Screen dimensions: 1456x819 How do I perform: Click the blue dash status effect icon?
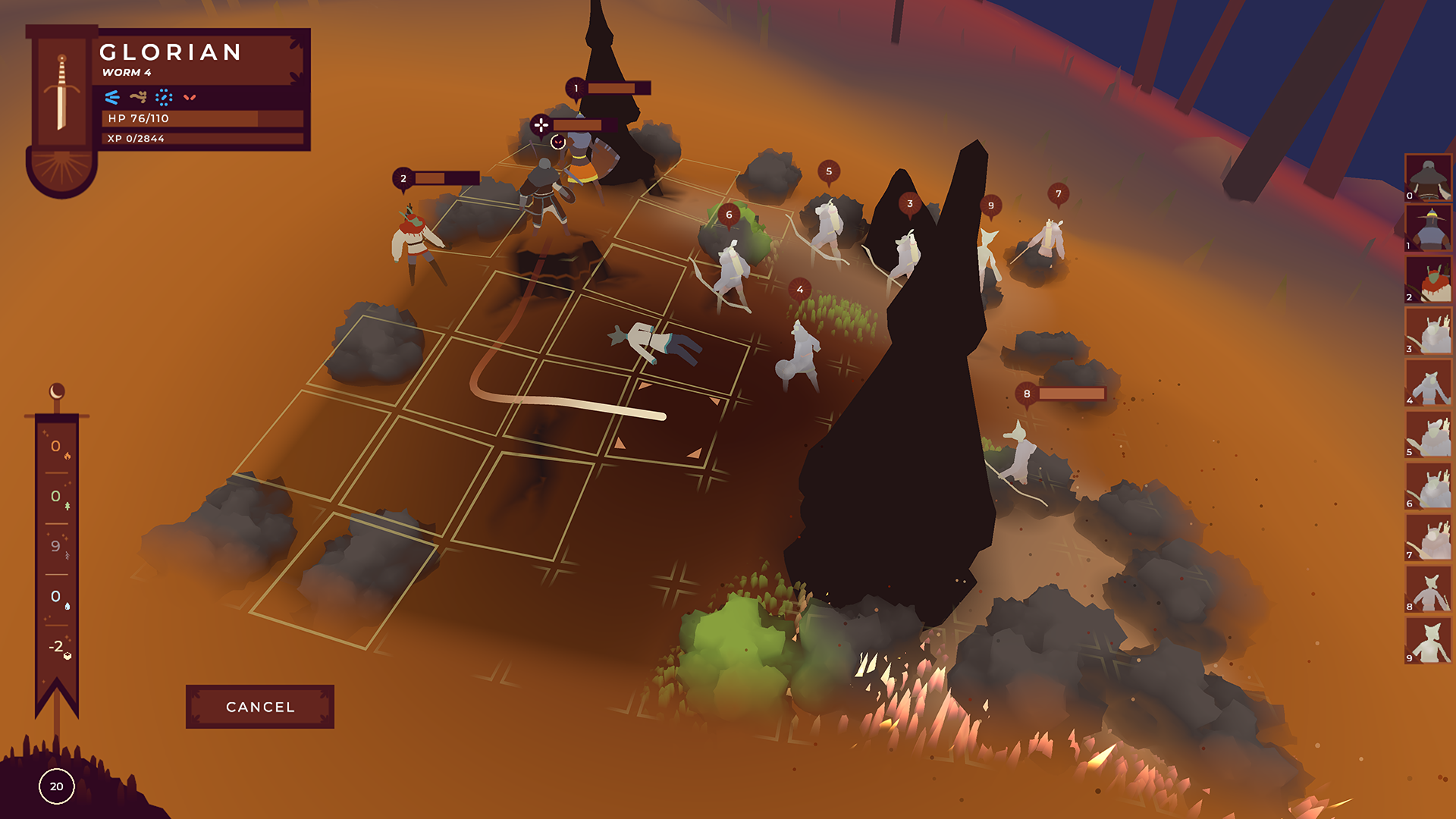tap(112, 96)
